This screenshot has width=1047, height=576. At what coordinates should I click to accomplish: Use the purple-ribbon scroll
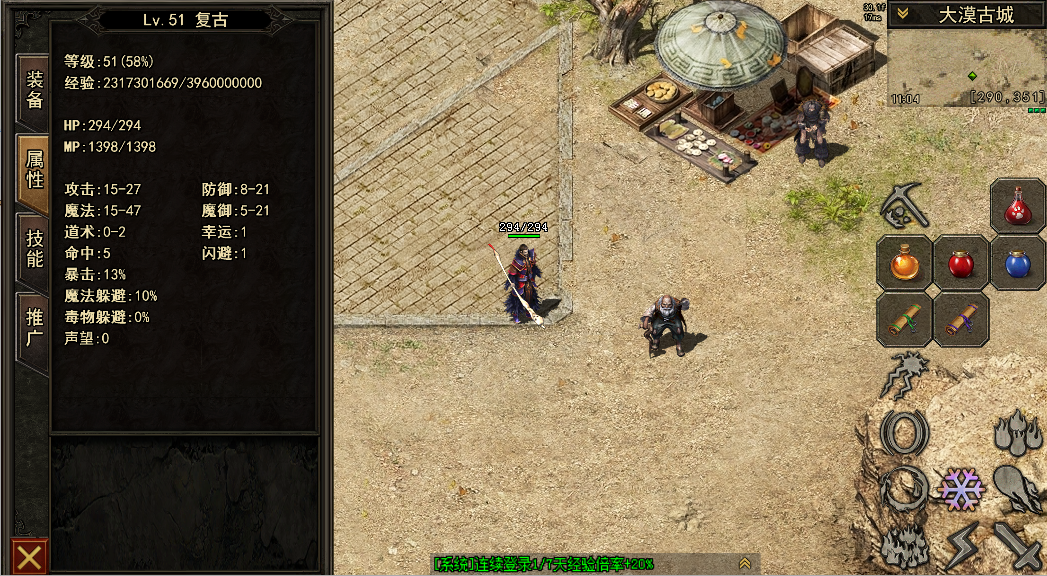(x=961, y=319)
